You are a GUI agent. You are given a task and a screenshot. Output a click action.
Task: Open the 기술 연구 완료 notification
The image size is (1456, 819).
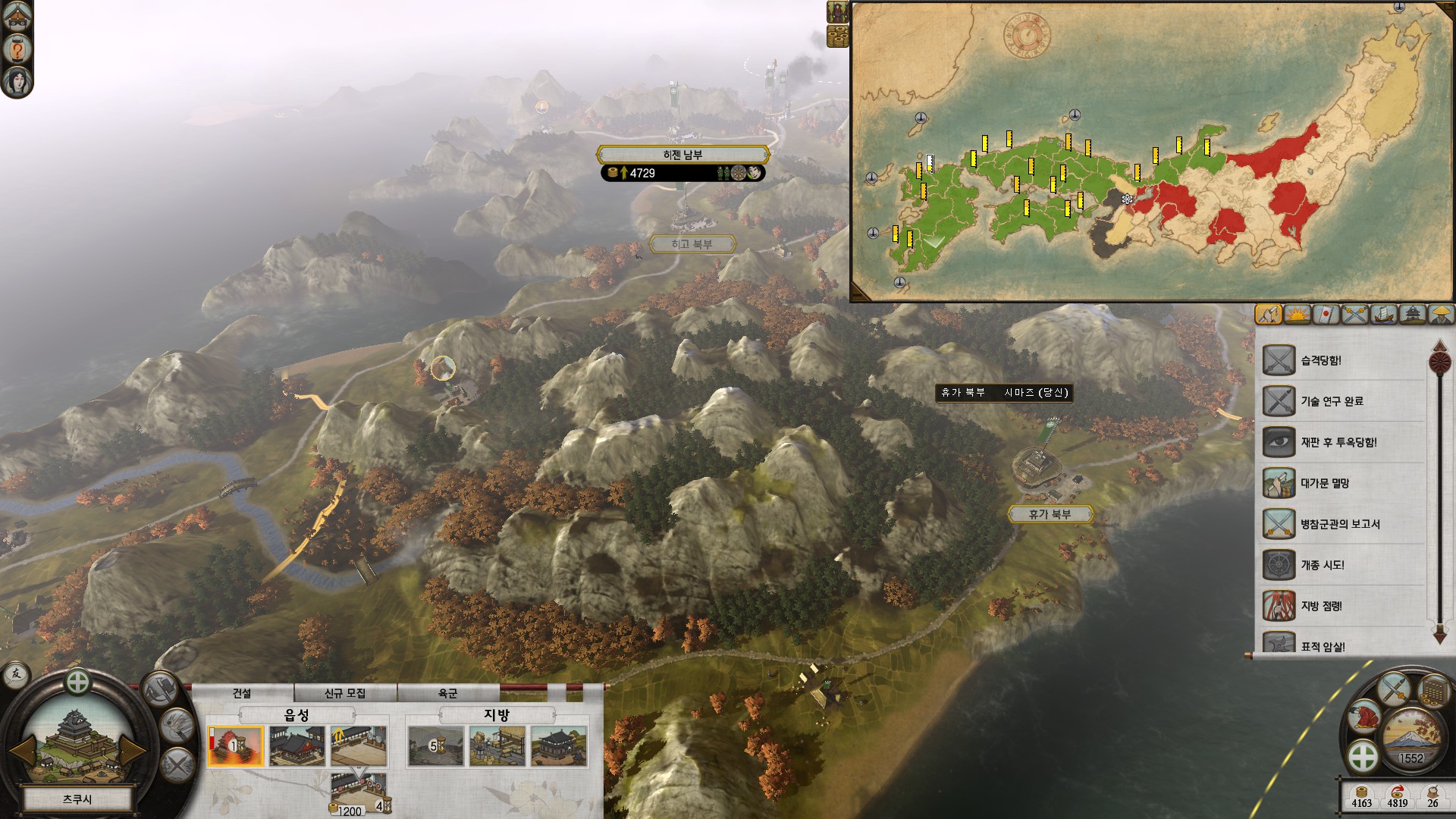click(1332, 401)
